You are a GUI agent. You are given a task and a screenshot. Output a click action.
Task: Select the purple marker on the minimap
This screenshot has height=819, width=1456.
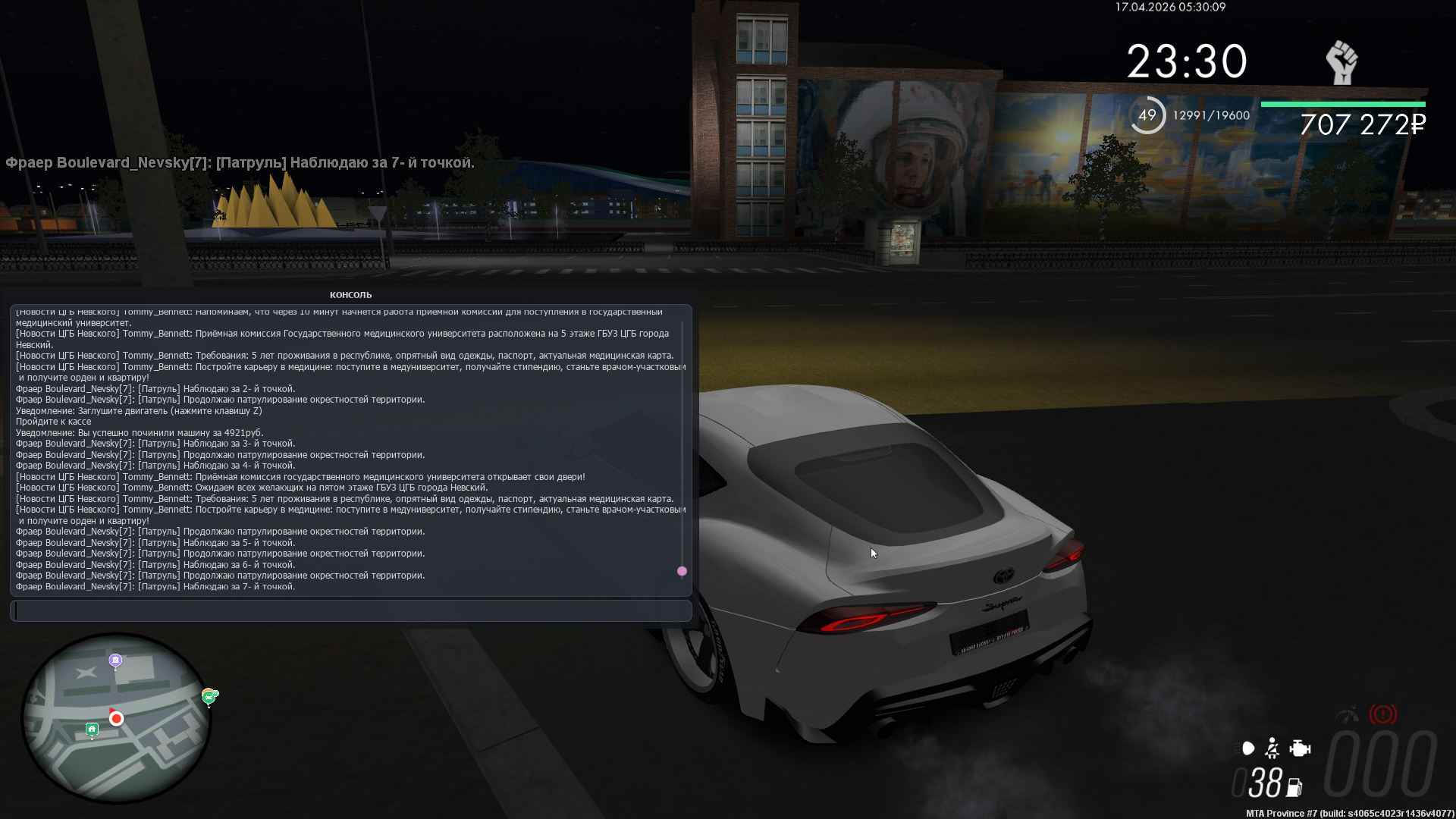pyautogui.click(x=115, y=661)
